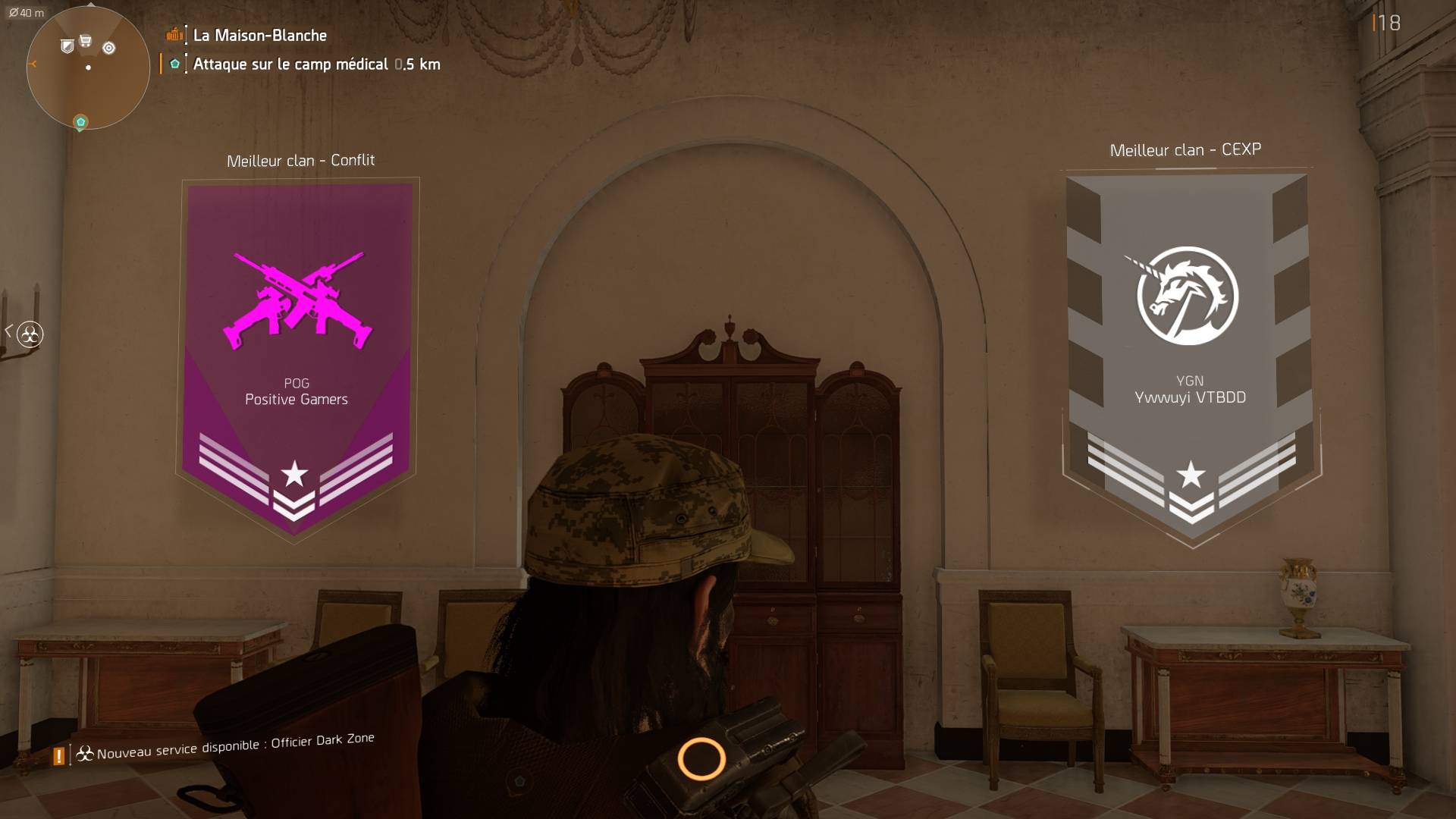Select the YGN clan banner

[x=1190, y=356]
